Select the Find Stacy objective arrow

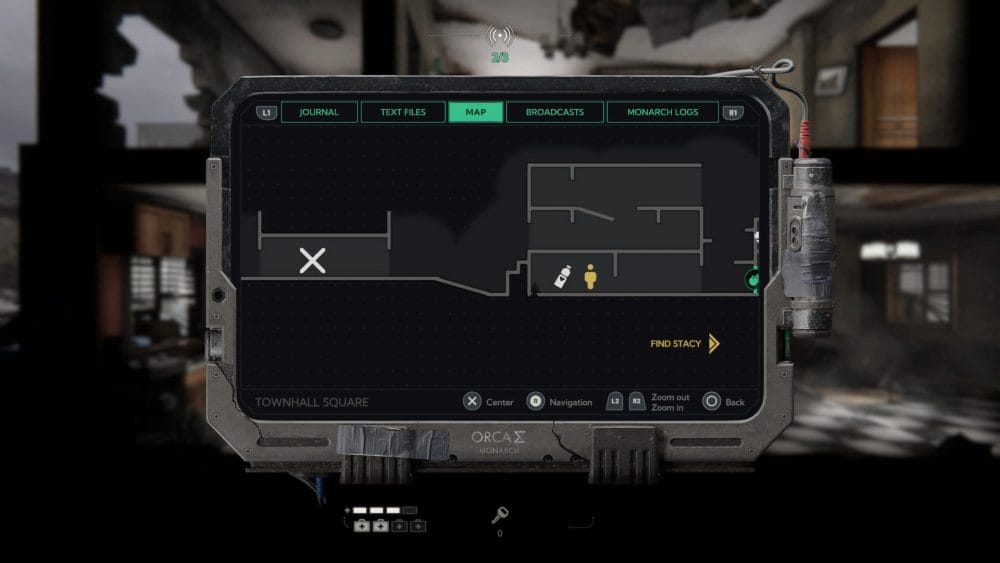pos(713,344)
